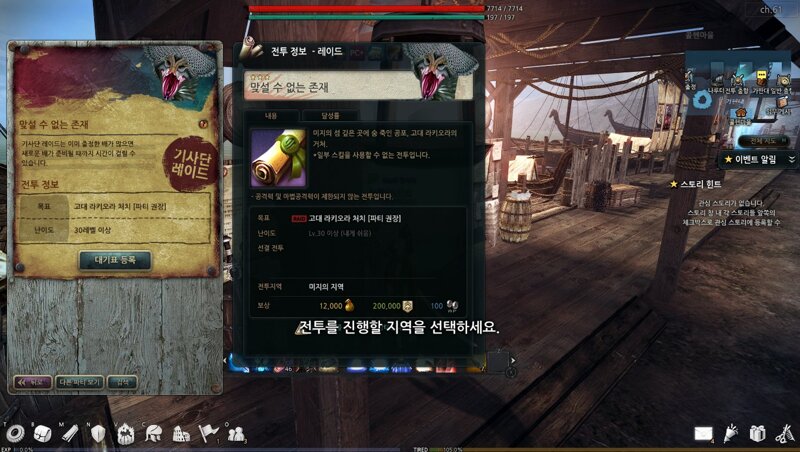
Task: Open the shield equipment icon
Action: (98, 433)
